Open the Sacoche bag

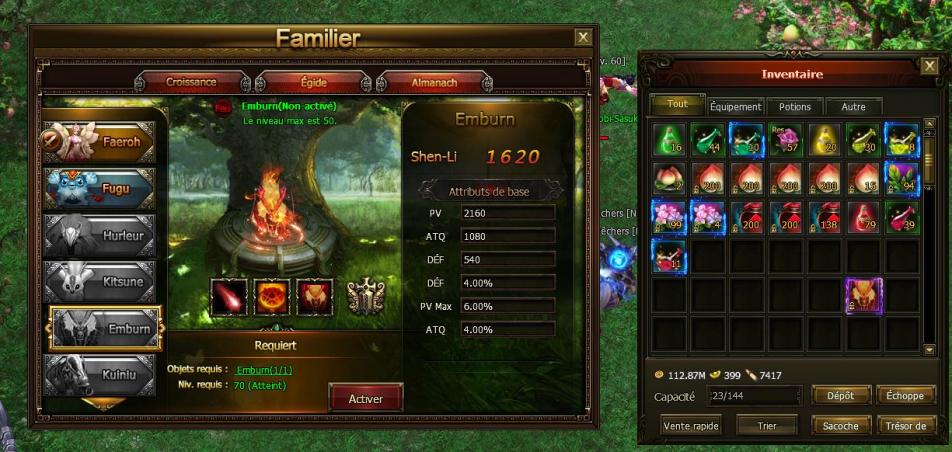point(840,425)
